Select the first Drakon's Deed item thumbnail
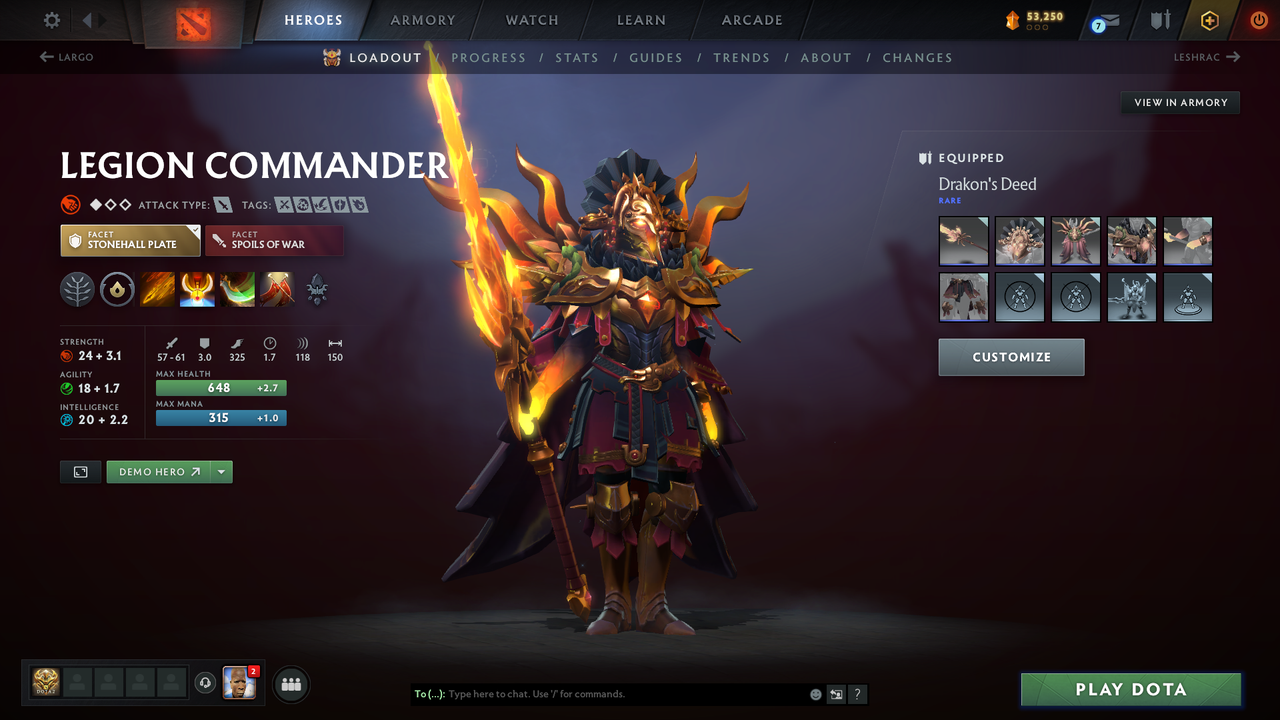Screen dimensions: 1280x720 (x=963, y=240)
